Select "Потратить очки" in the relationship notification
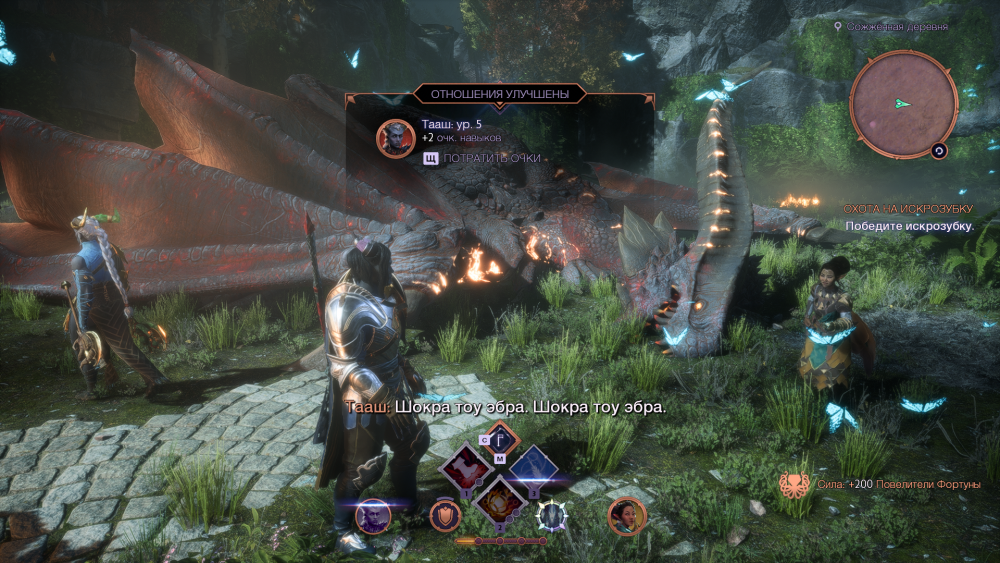1000x563 pixels. coord(491,158)
